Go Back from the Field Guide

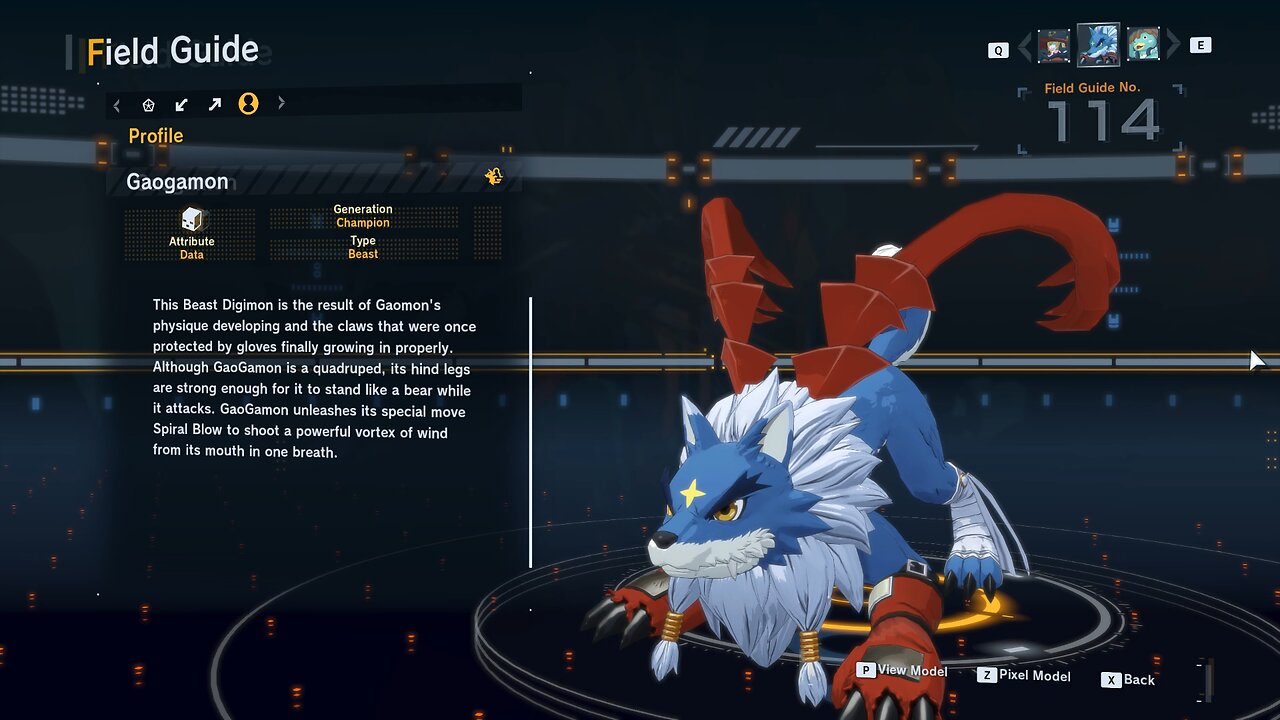tap(1129, 680)
